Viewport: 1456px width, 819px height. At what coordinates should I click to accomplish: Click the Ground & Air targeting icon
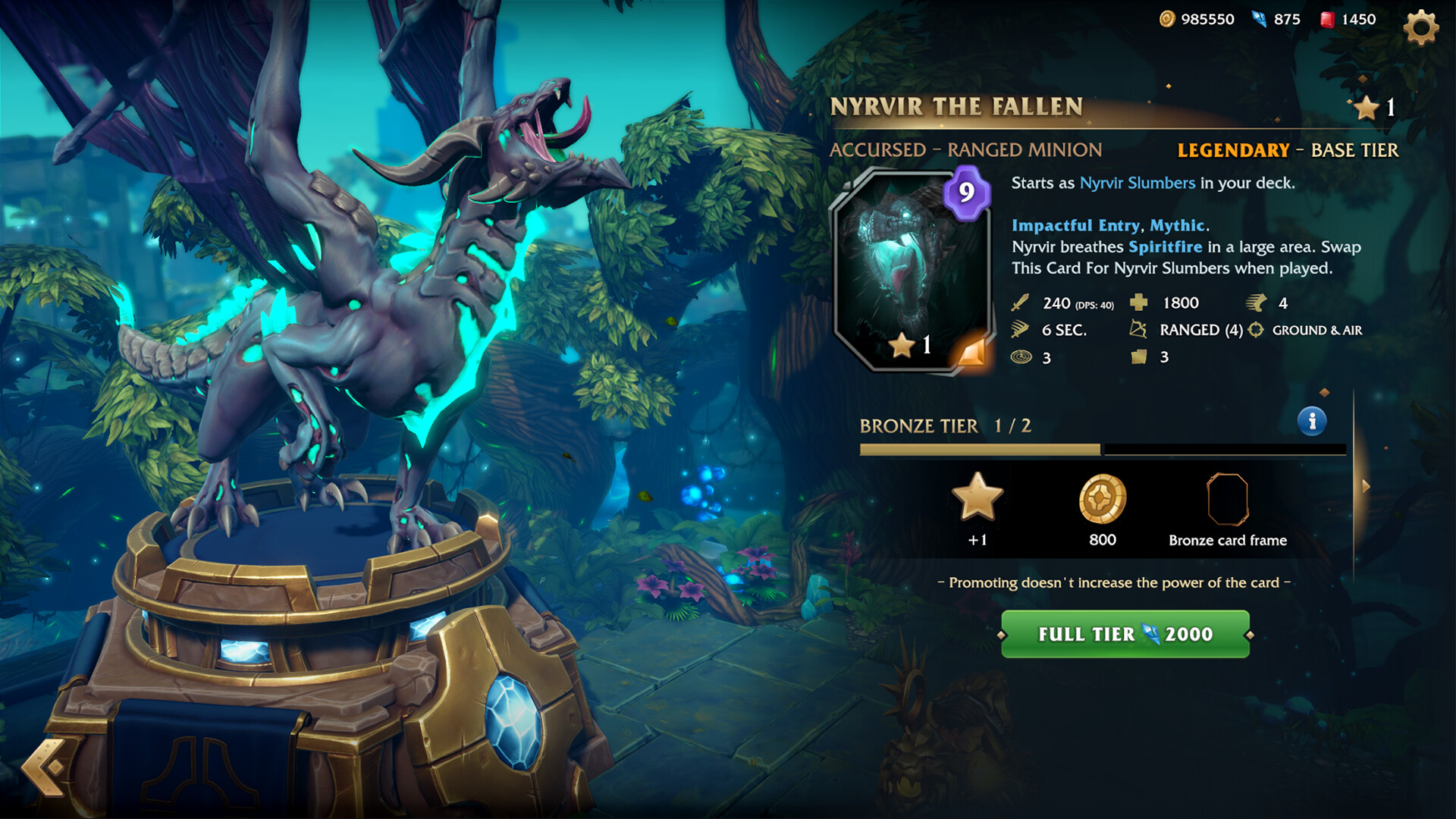1255,329
